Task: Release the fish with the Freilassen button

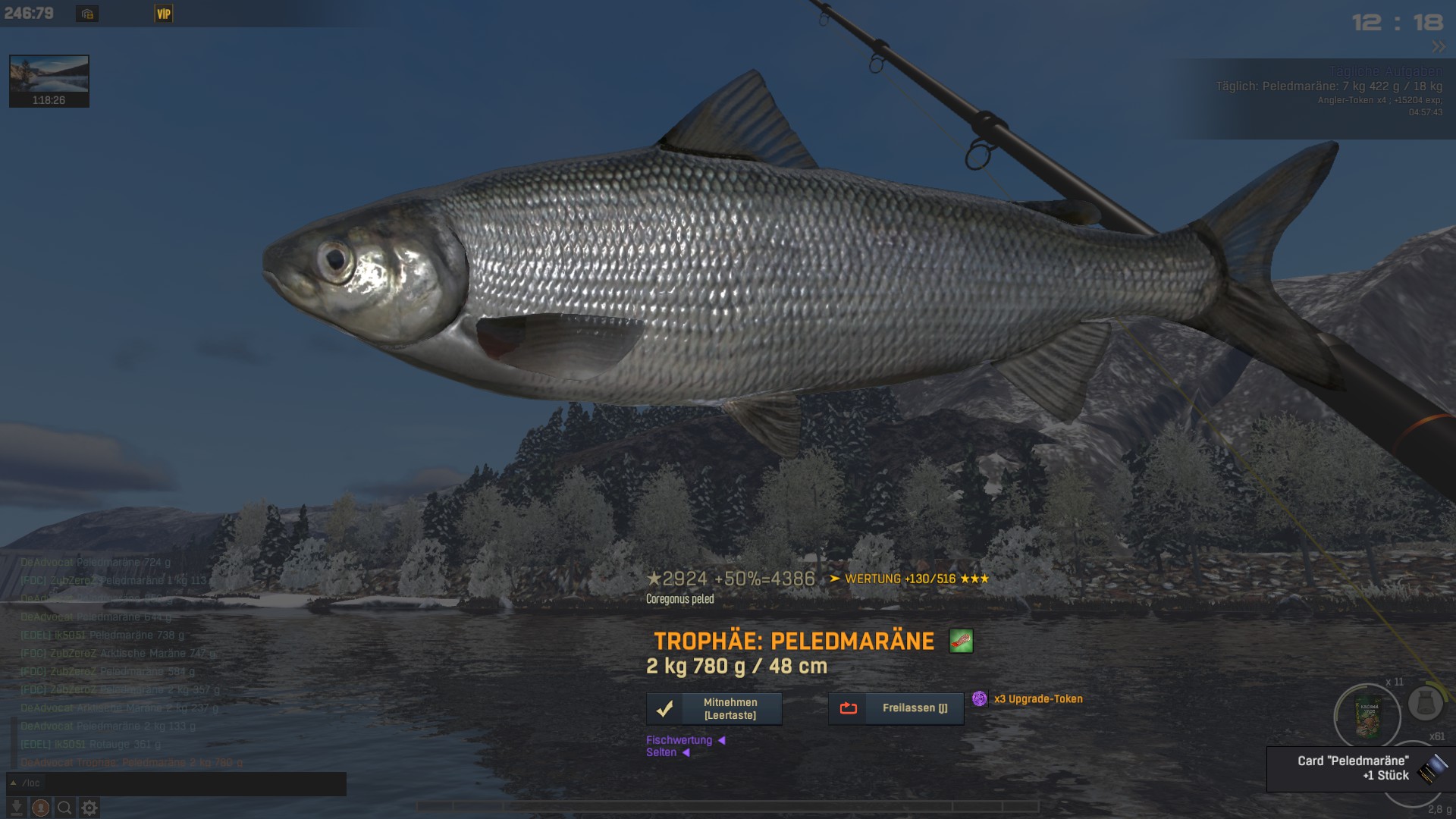Action: [x=896, y=708]
